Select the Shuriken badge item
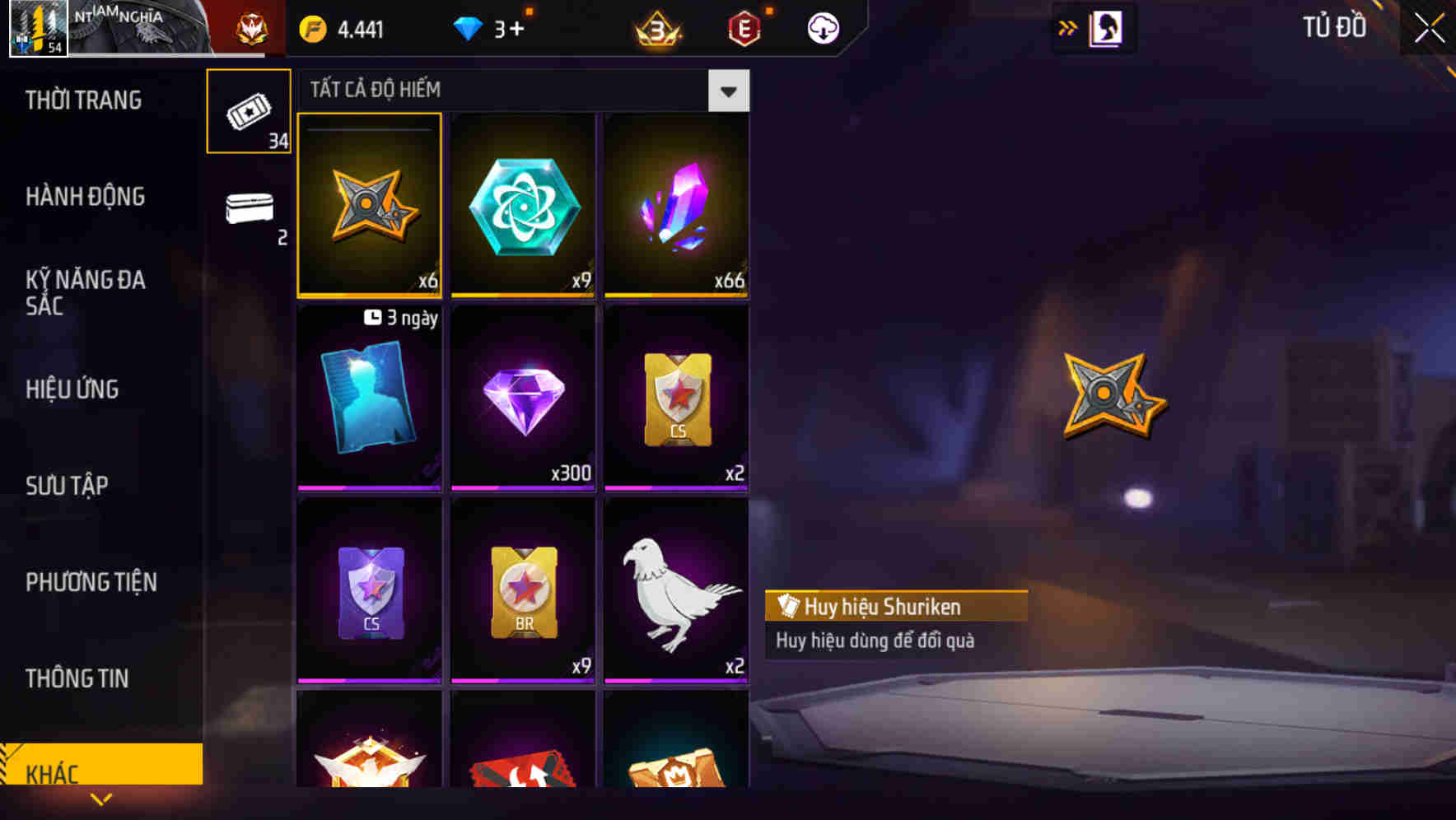 (369, 206)
